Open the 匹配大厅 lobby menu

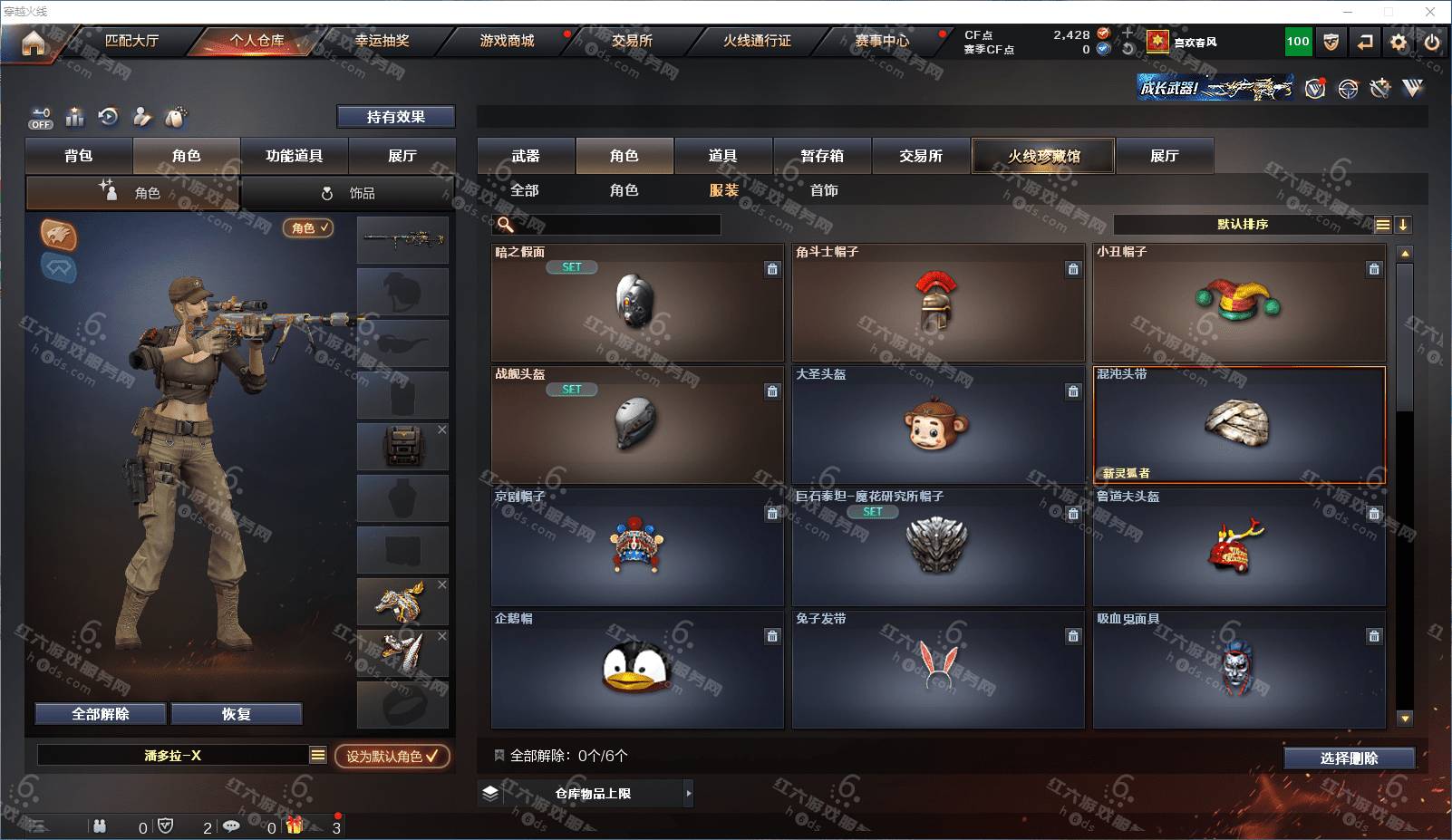pos(131,41)
